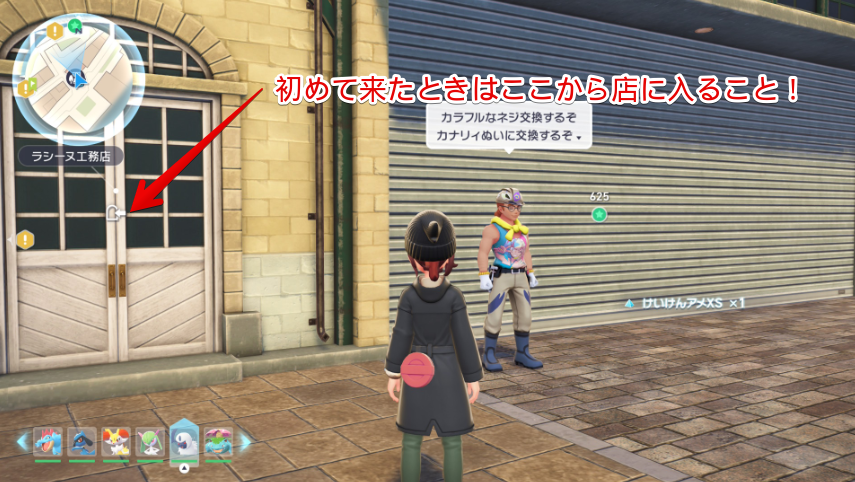Image resolution: width=855 pixels, height=482 pixels.
Task: Select the Gardevoir party slot
Action: coord(151,441)
